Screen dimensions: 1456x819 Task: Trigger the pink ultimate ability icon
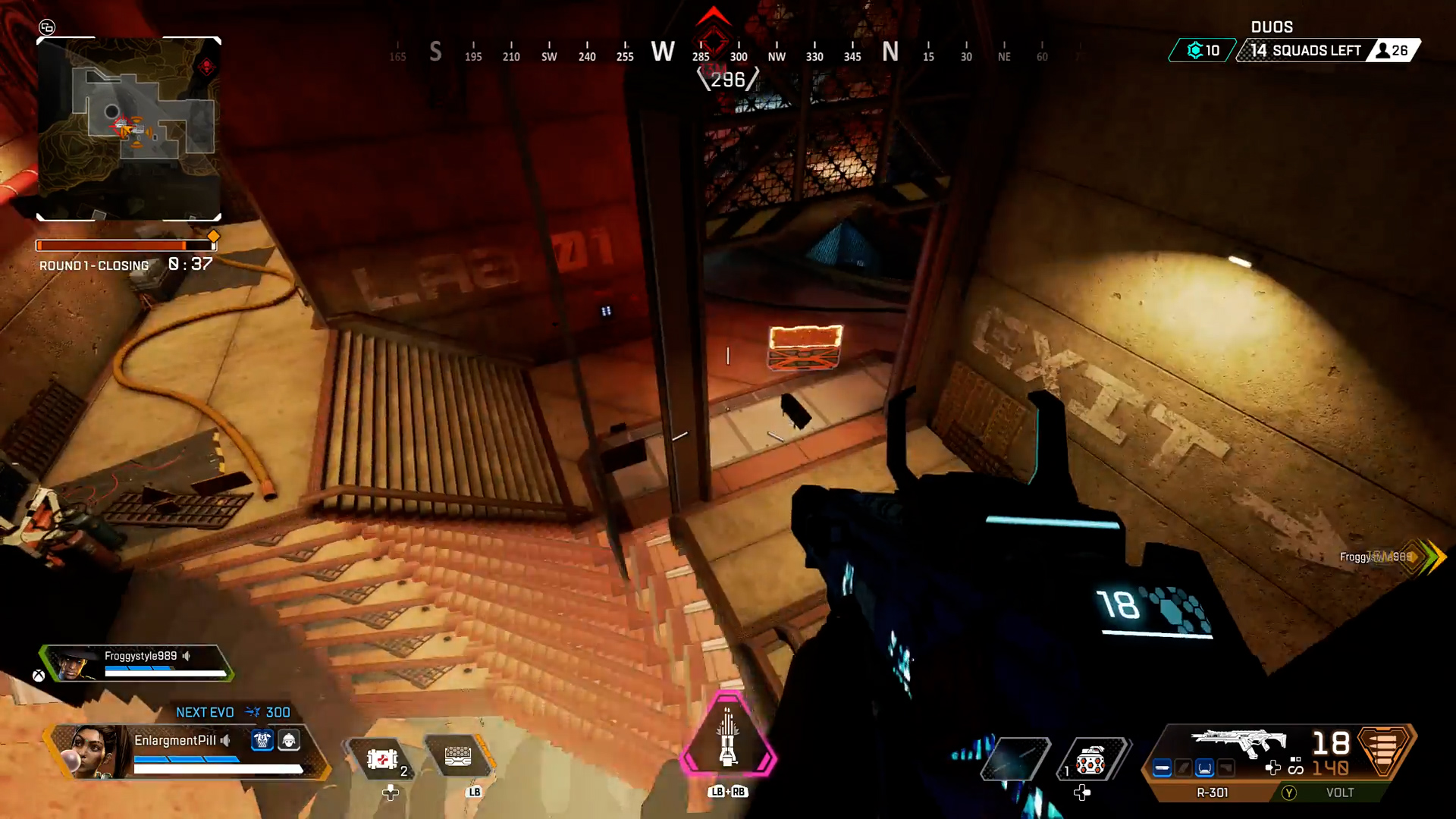coord(728,737)
